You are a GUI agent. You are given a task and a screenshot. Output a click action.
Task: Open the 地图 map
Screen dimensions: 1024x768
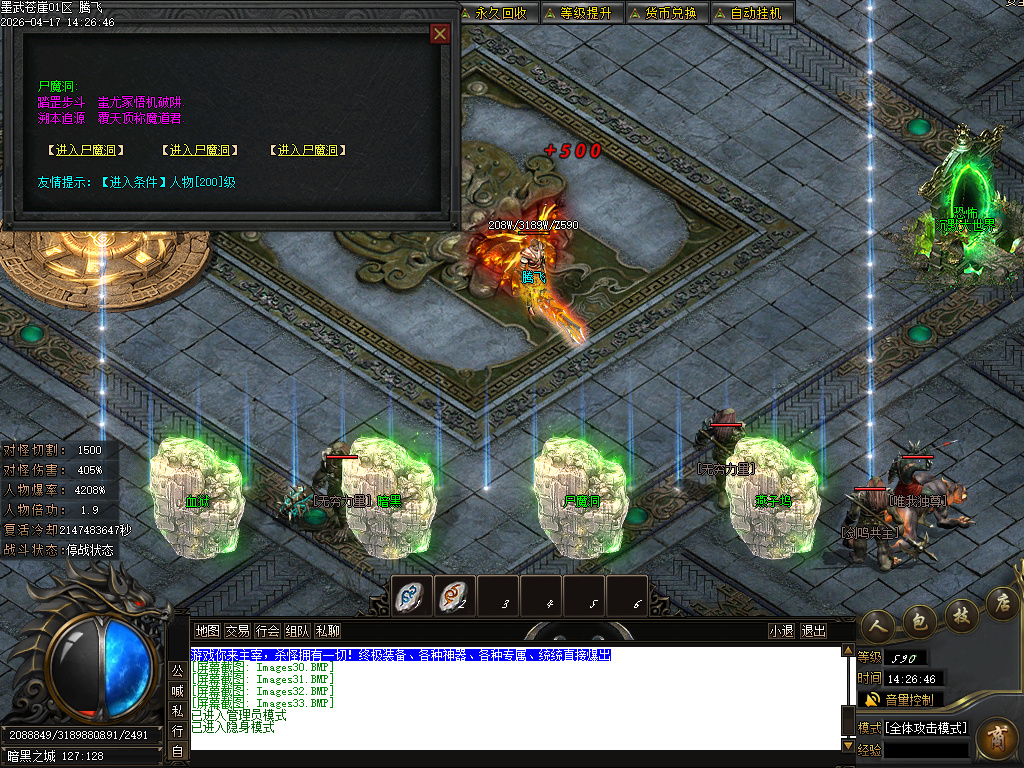tap(207, 631)
